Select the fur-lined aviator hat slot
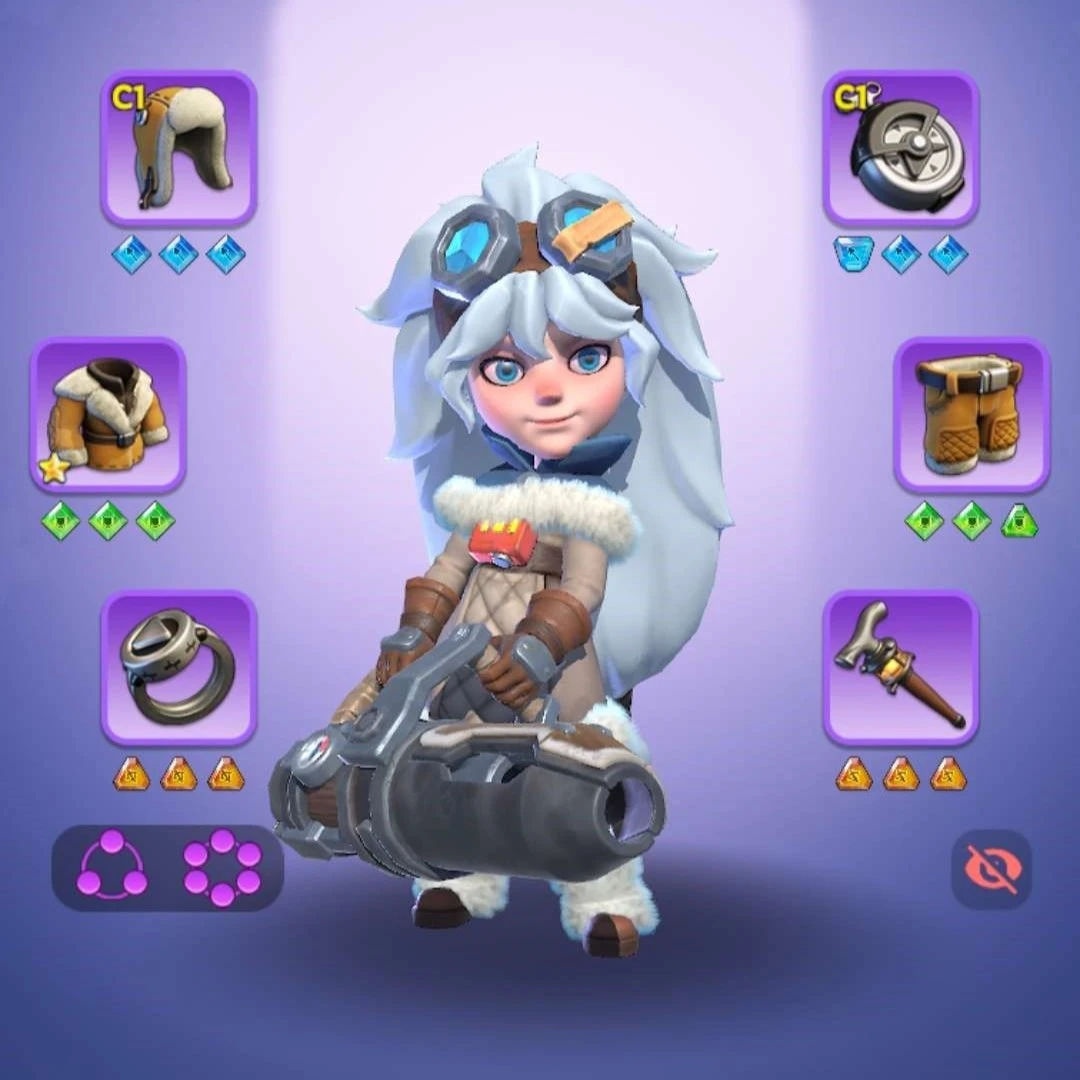Image resolution: width=1080 pixels, height=1080 pixels. coord(178,148)
